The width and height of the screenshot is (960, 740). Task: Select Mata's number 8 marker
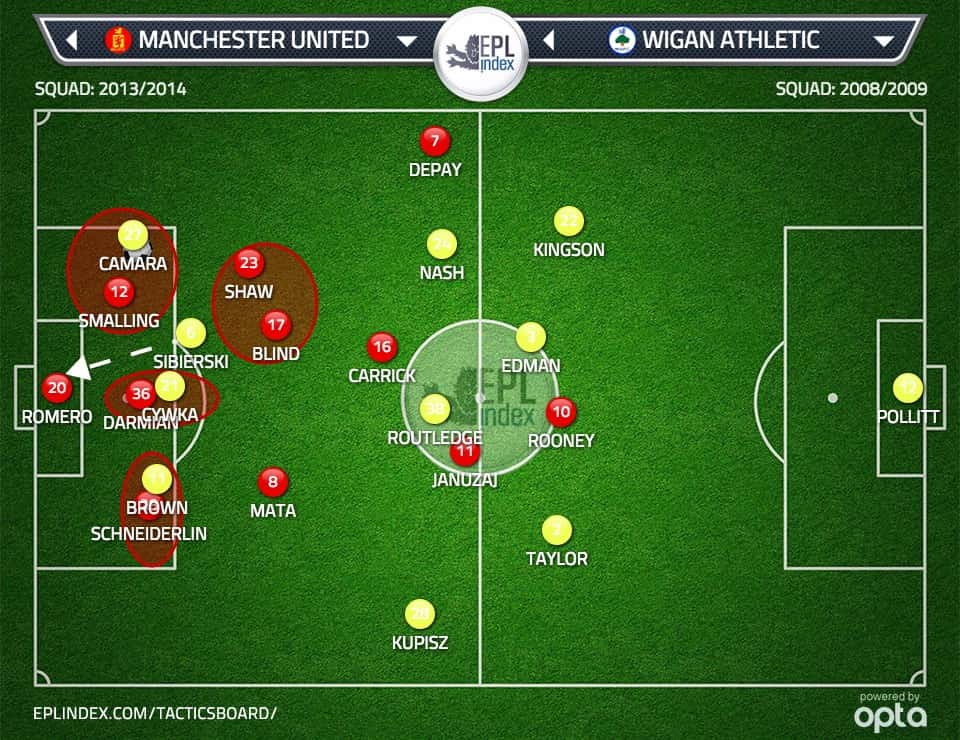(272, 483)
